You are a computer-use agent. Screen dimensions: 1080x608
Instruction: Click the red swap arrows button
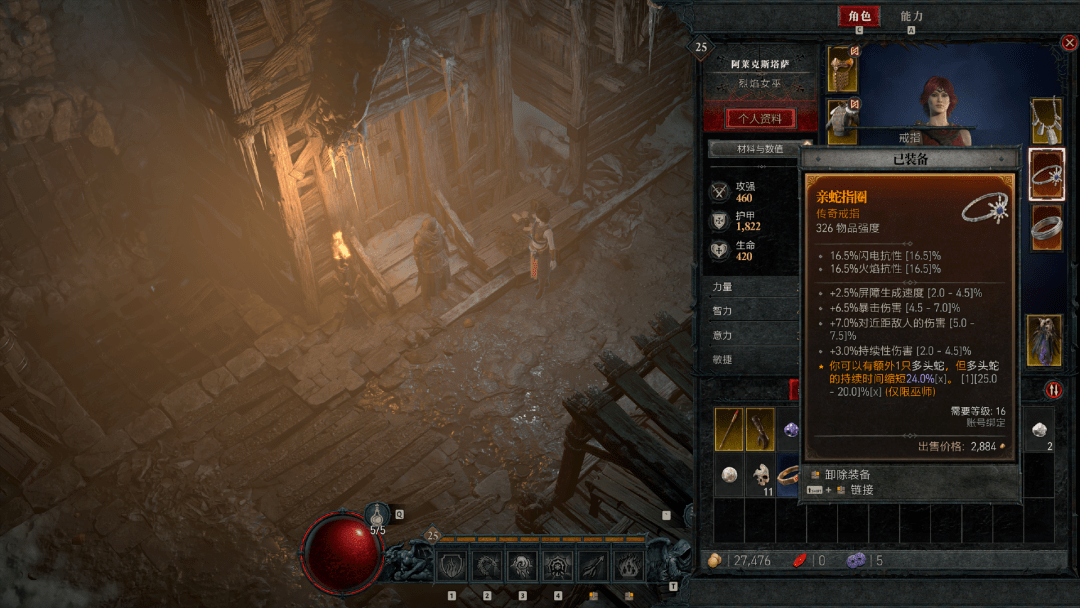pyautogui.click(x=1053, y=389)
